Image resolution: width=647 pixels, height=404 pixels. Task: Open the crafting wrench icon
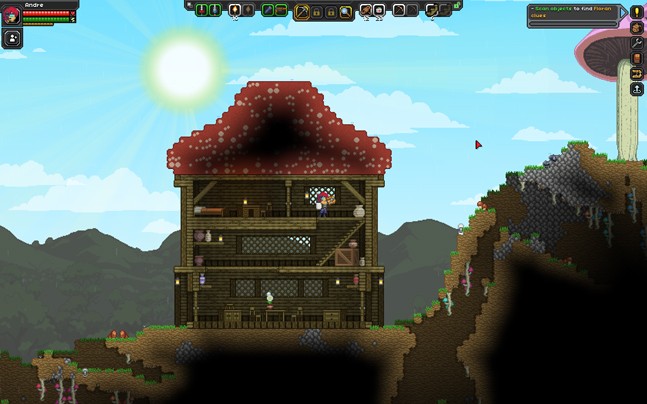(x=636, y=43)
